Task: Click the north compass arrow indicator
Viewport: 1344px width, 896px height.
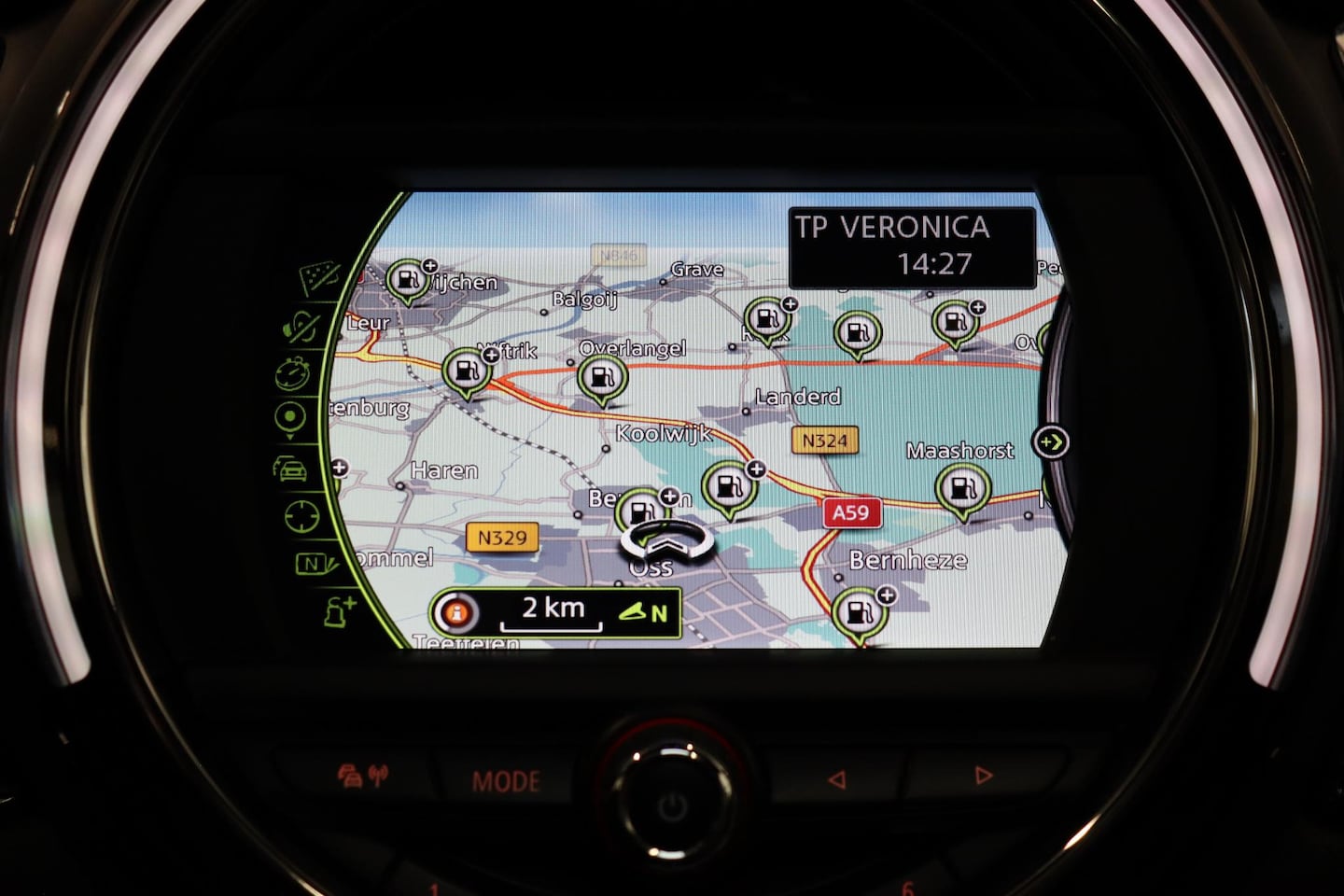Action: click(644, 612)
